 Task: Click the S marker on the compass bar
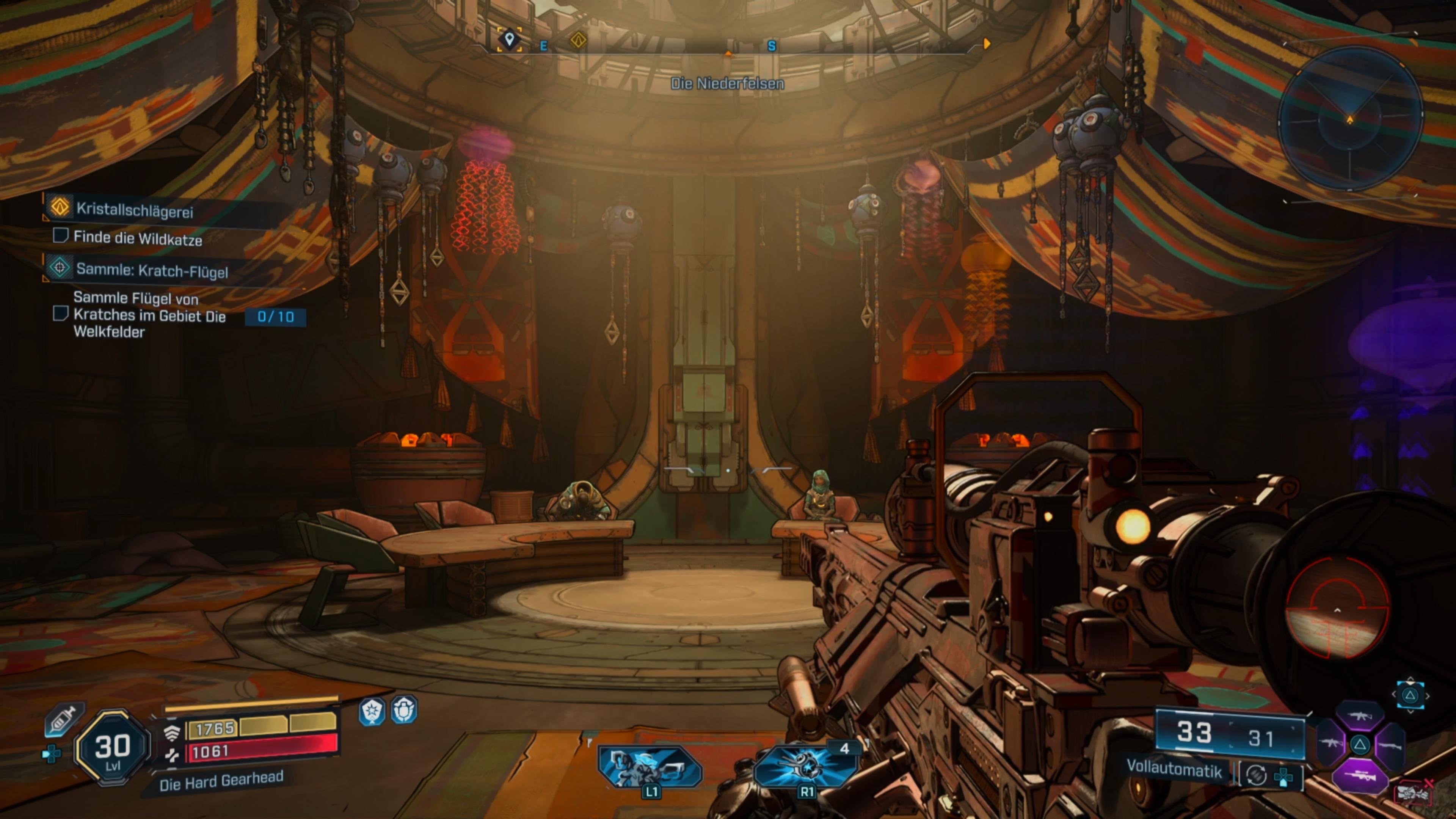[773, 46]
